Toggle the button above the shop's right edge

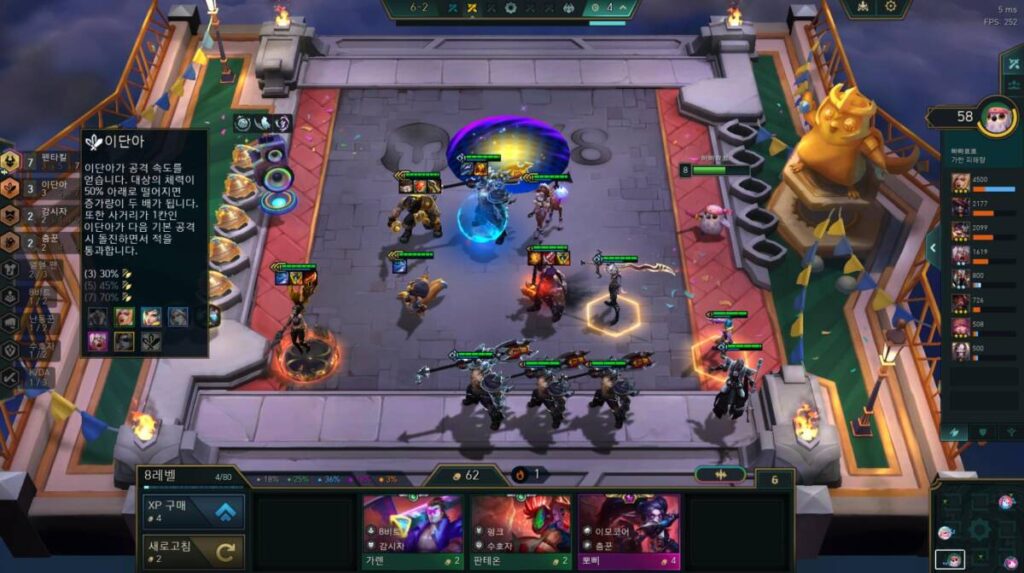[720, 474]
